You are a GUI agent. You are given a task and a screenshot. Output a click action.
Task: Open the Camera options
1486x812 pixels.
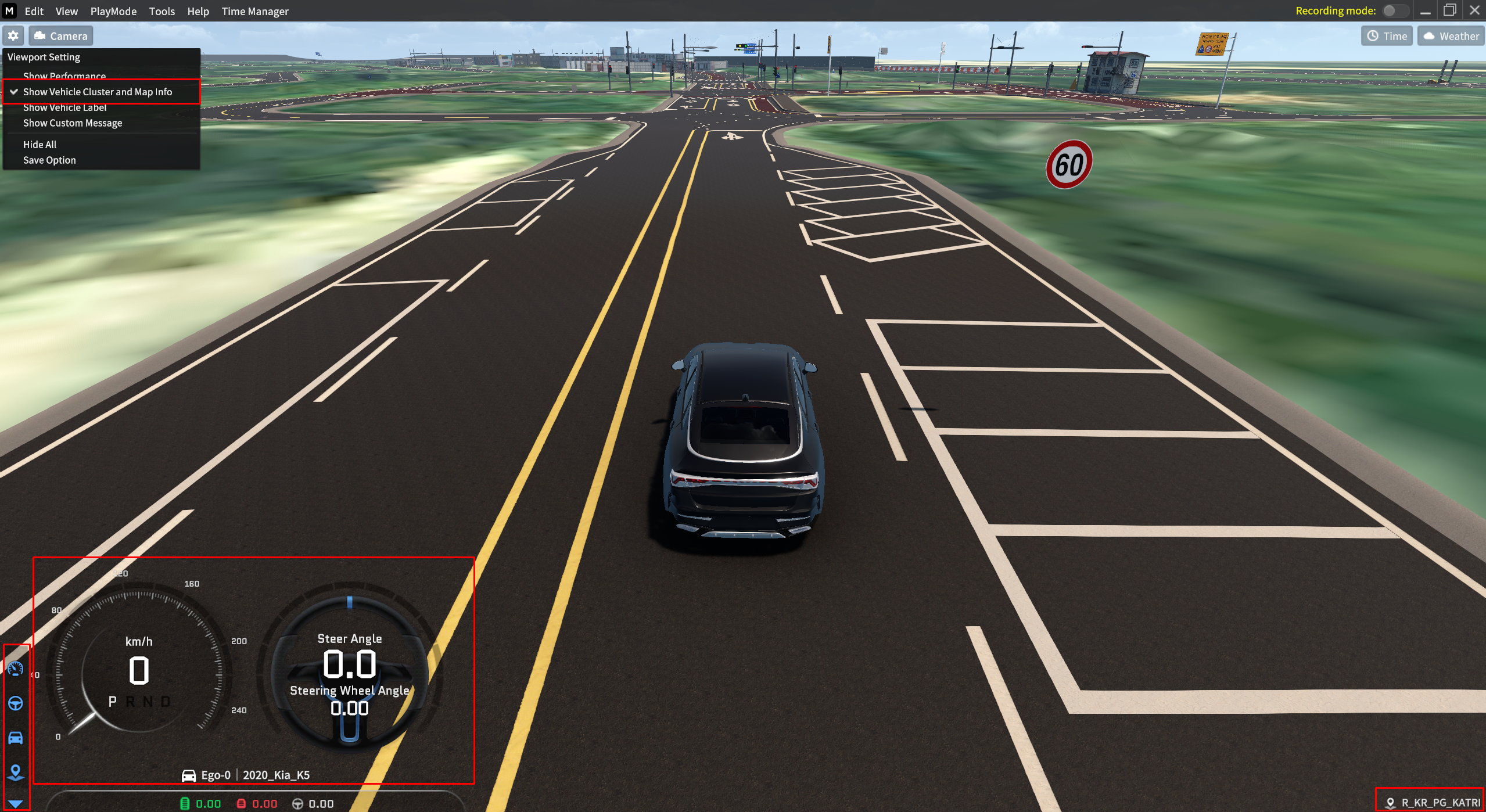tap(61, 36)
